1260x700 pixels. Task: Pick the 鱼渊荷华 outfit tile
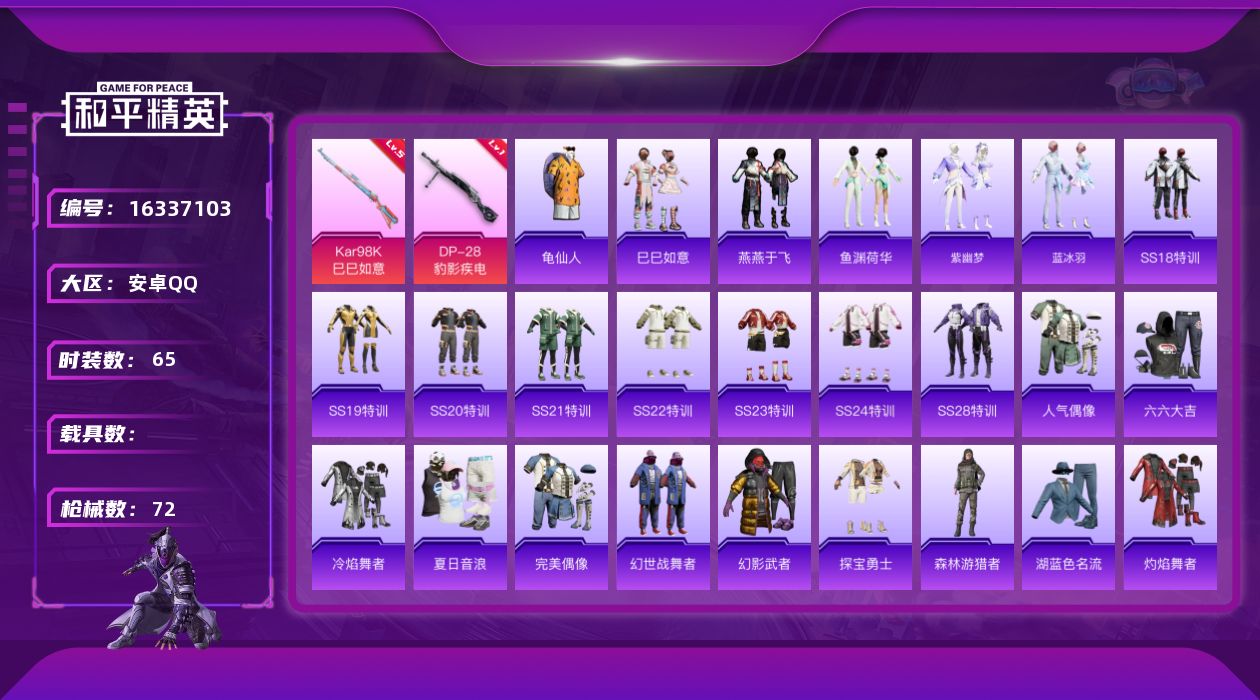point(865,211)
